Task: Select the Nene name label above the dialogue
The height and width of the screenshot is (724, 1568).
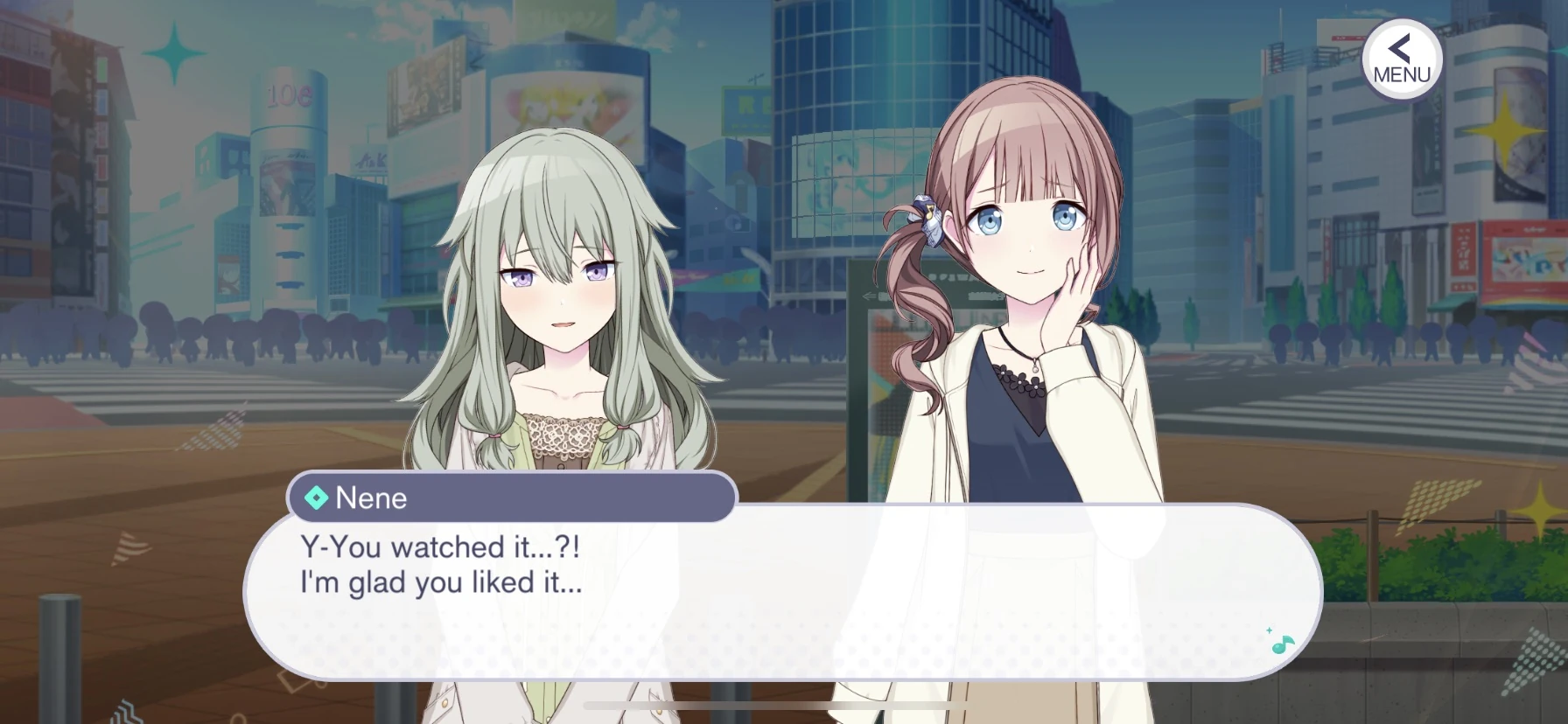Action: click(x=371, y=498)
